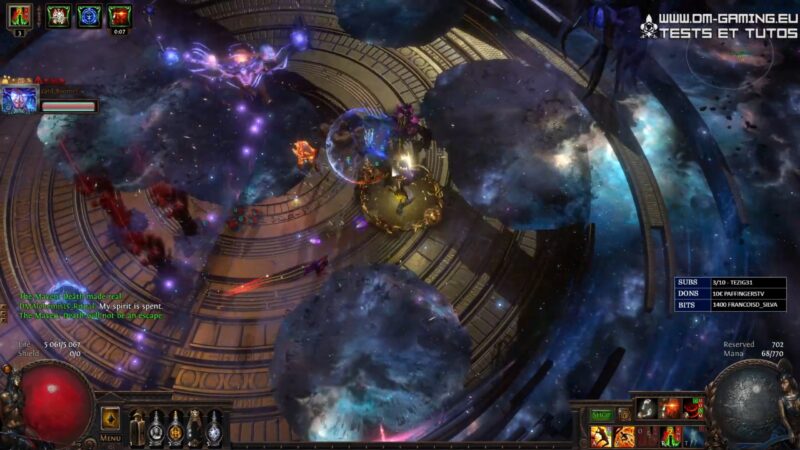The height and width of the screenshot is (450, 800).
Task: Select the party member portrait
Action: (20, 100)
